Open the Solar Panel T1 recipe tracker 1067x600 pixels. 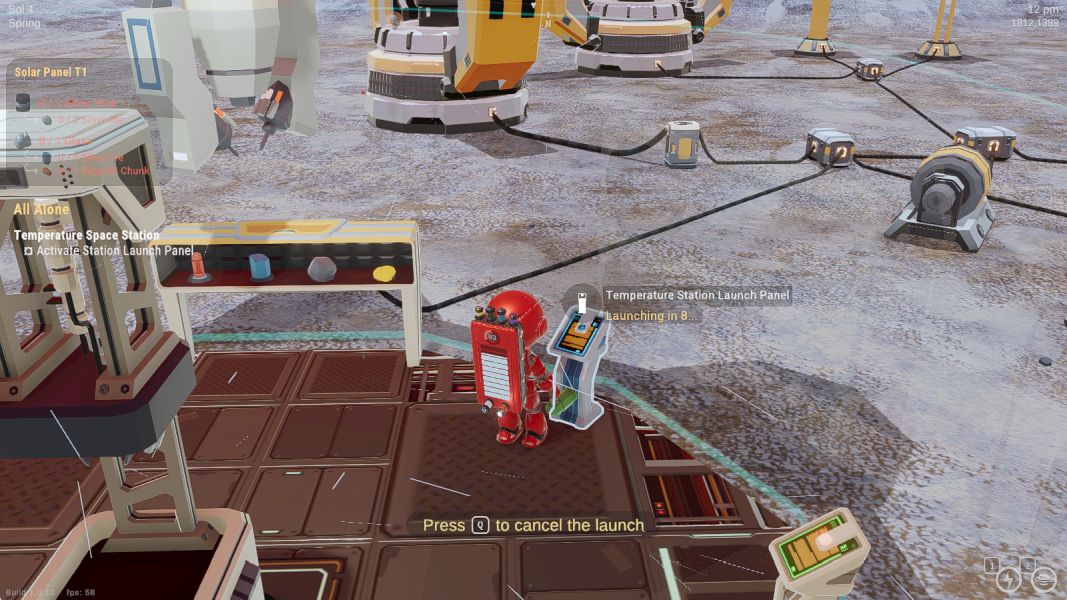point(51,72)
